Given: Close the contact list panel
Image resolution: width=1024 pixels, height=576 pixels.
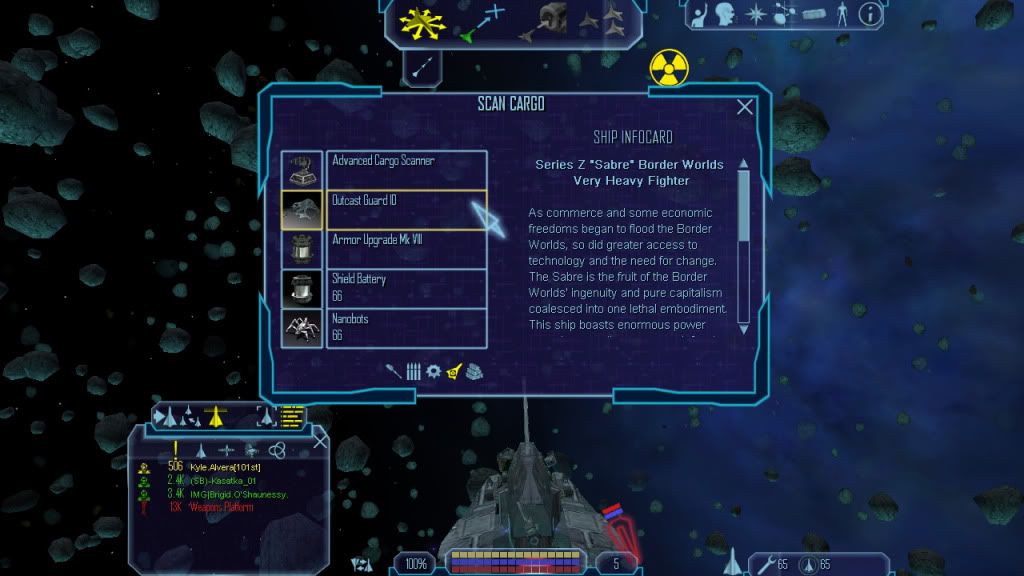Looking at the screenshot, I should click(x=320, y=440).
